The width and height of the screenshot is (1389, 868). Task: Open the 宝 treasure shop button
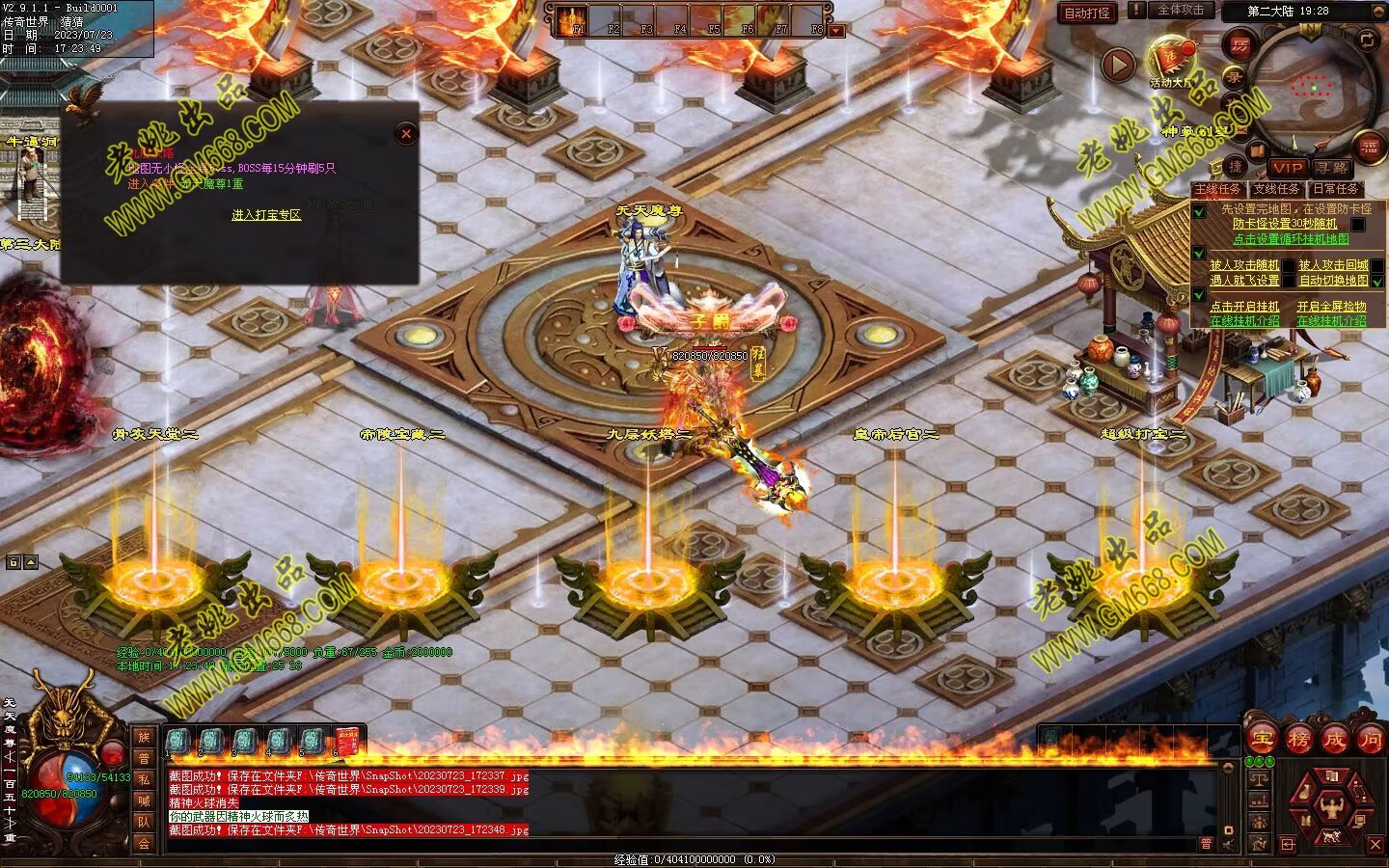tap(1262, 740)
